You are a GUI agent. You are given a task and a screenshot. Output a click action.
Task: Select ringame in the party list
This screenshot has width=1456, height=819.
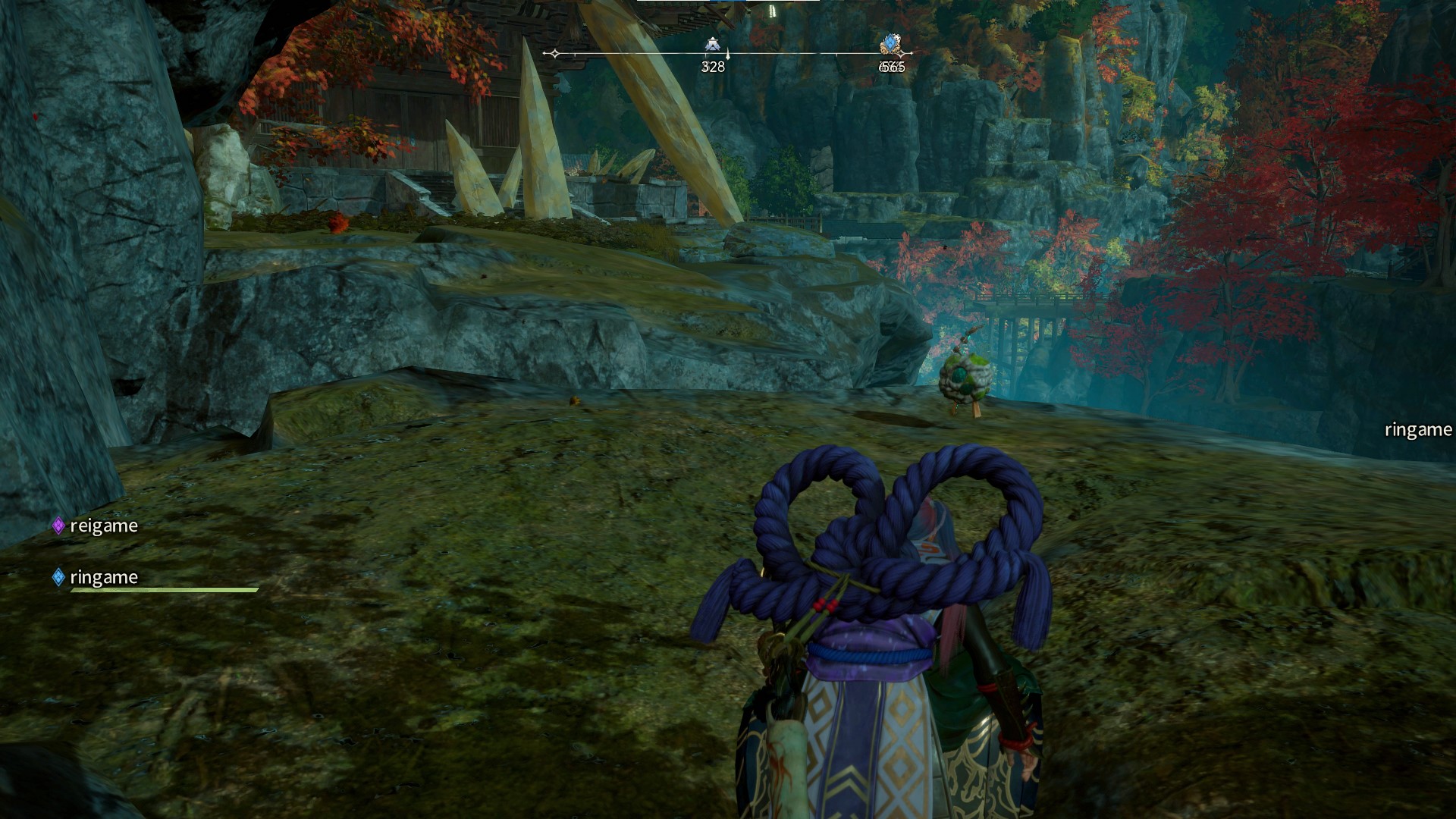103,577
